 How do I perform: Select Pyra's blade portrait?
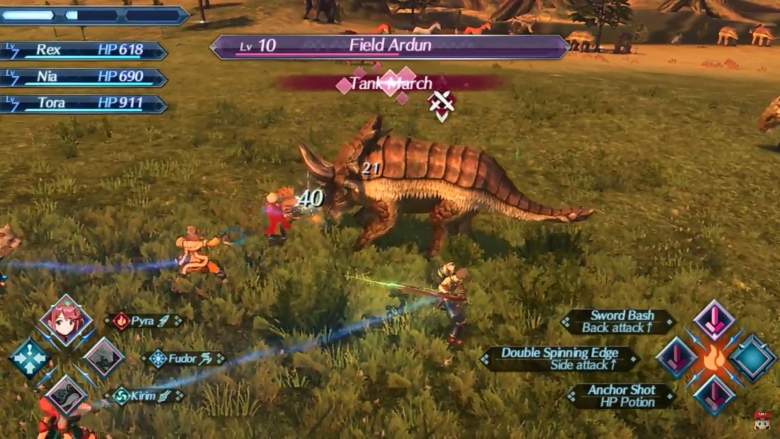(x=66, y=320)
